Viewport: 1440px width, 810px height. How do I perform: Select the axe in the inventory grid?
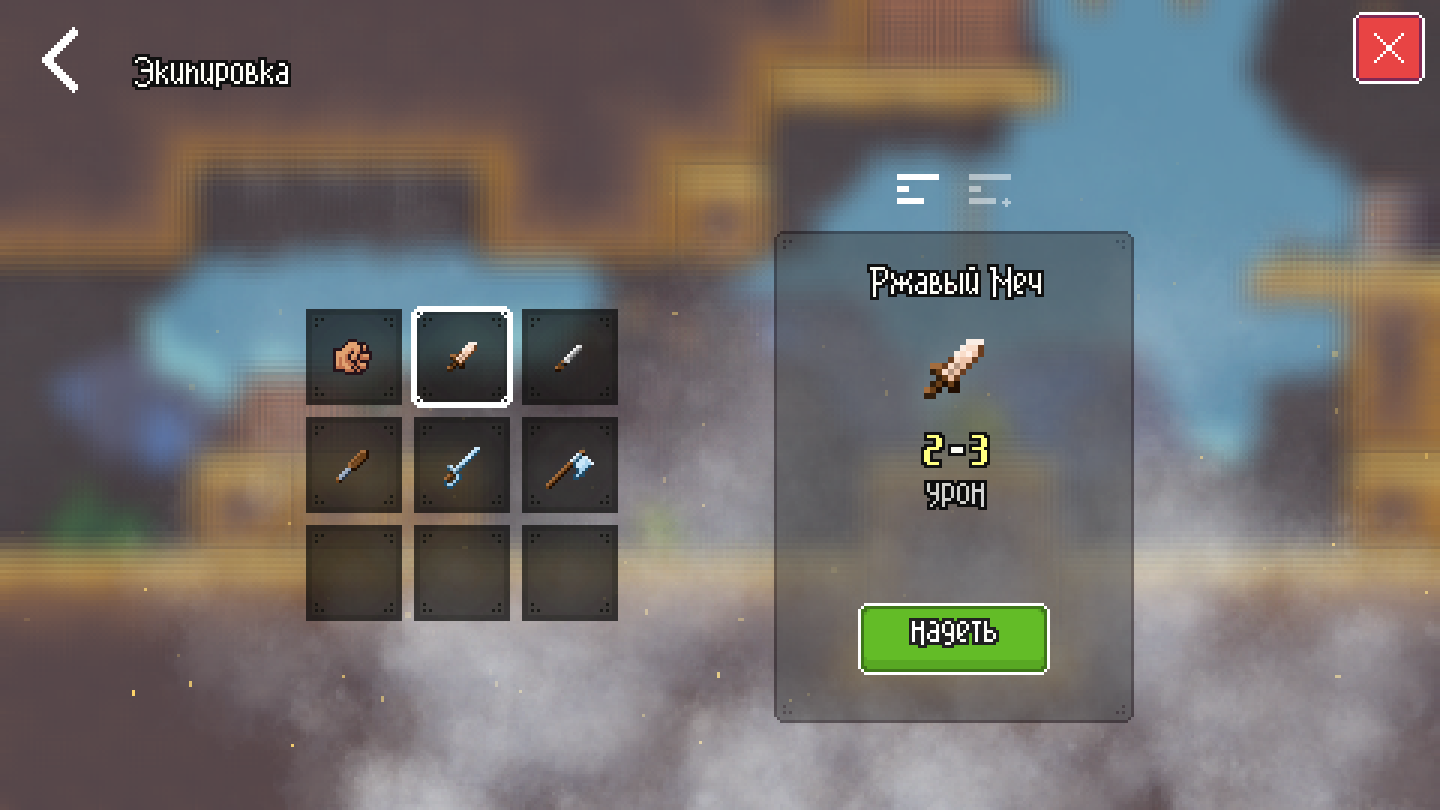point(568,464)
